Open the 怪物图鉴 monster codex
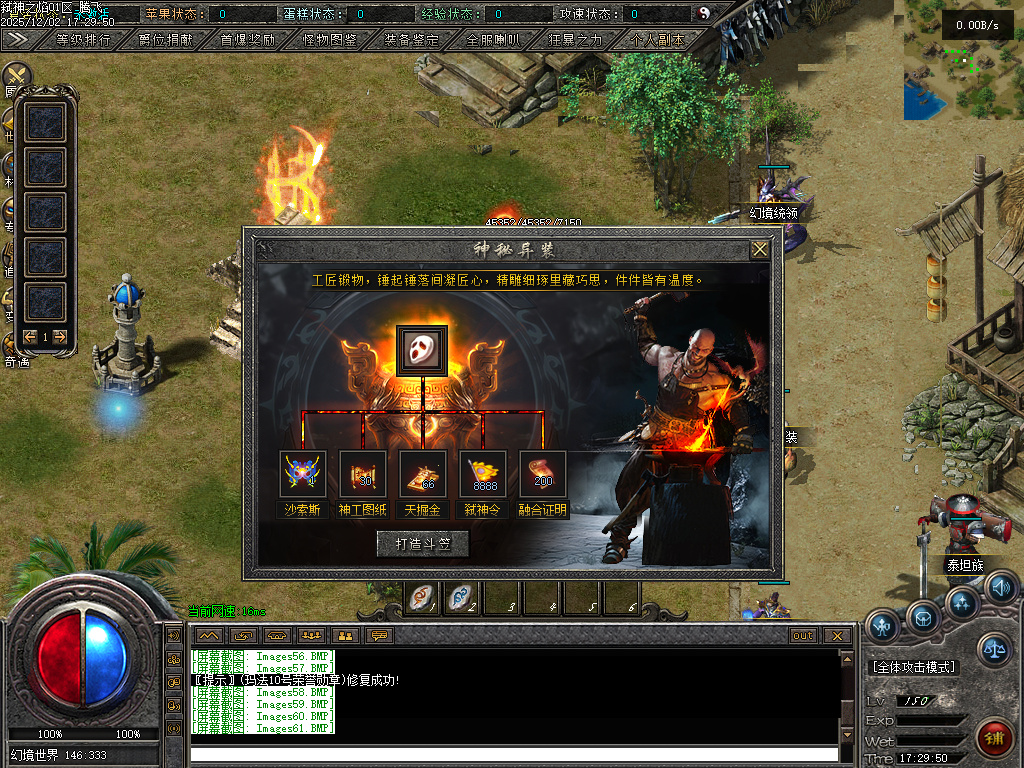Image resolution: width=1024 pixels, height=768 pixels. [330, 40]
